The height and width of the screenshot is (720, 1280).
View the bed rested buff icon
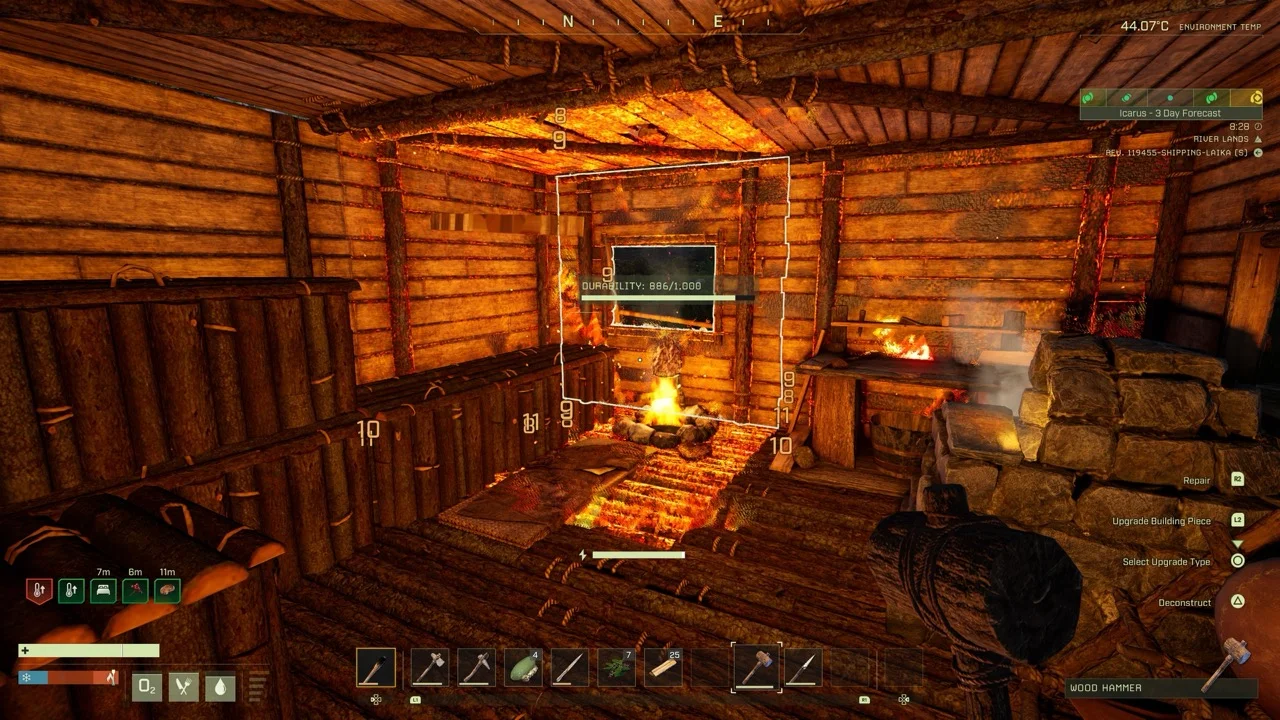pyautogui.click(x=103, y=591)
